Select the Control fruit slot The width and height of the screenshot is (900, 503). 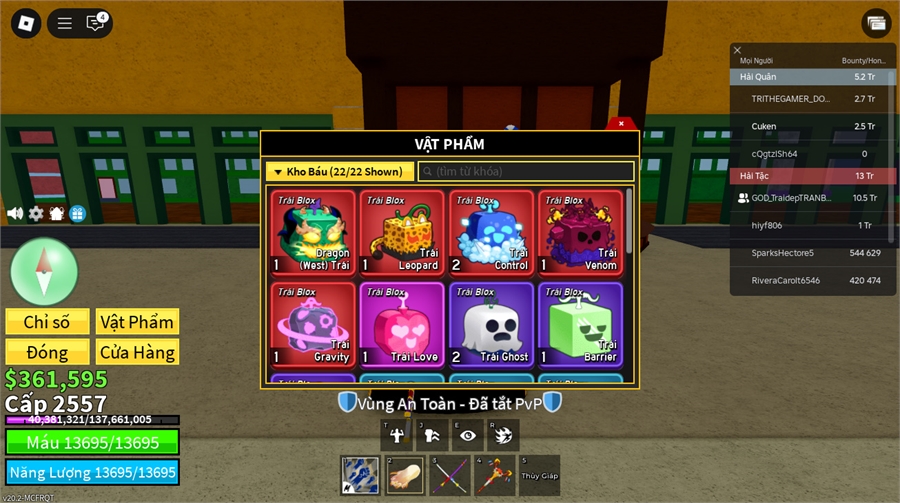[x=491, y=233]
